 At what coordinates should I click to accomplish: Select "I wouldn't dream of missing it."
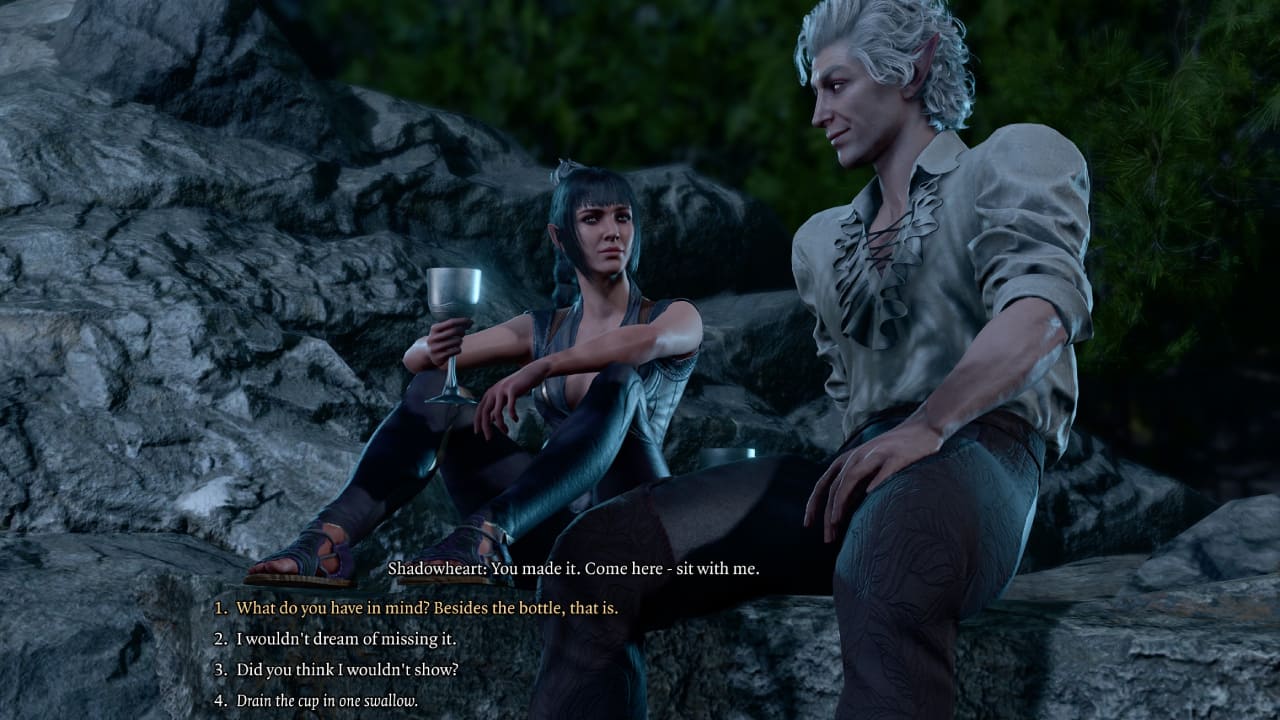[x=346, y=638]
